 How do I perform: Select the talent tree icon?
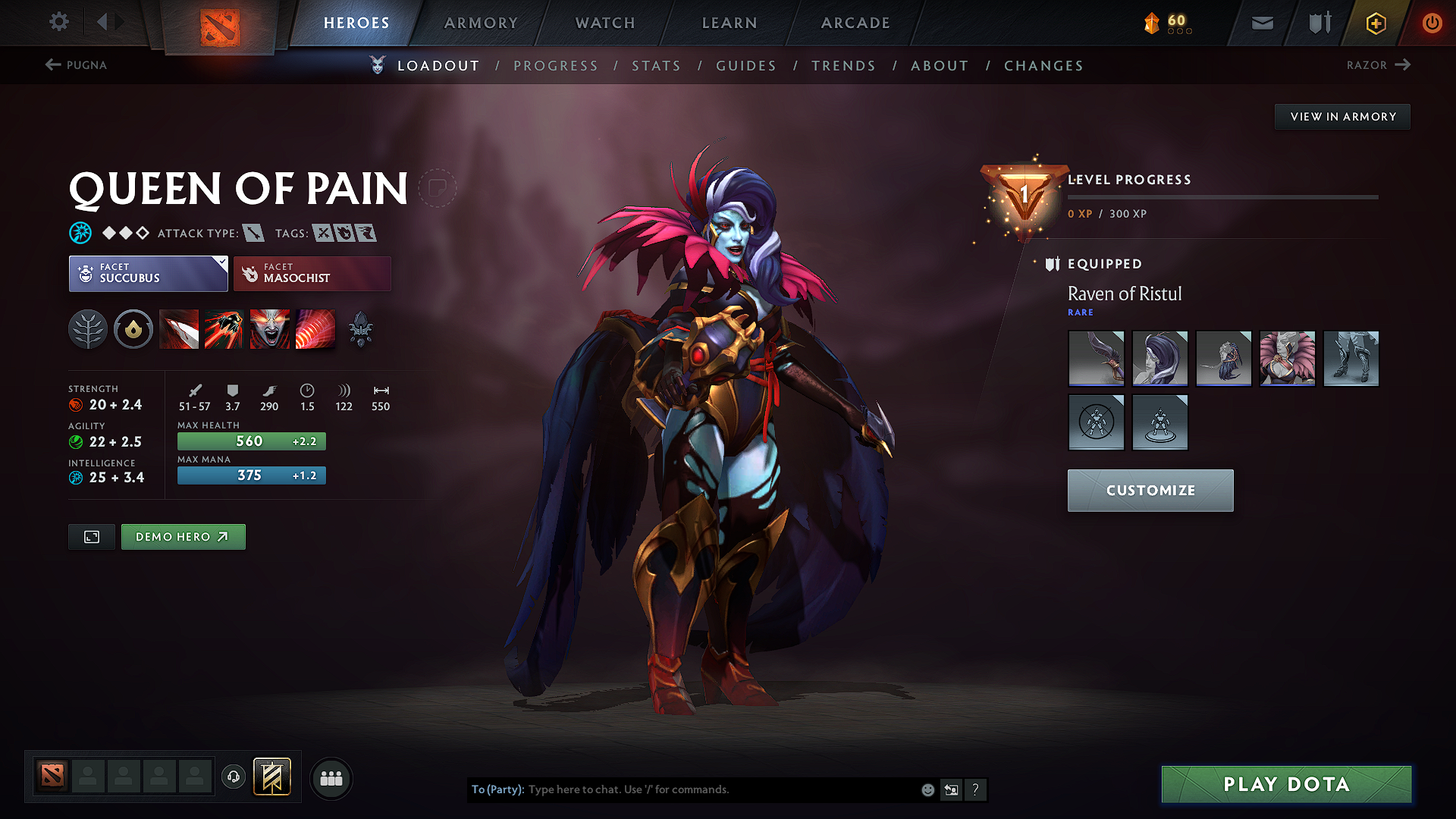tap(88, 328)
